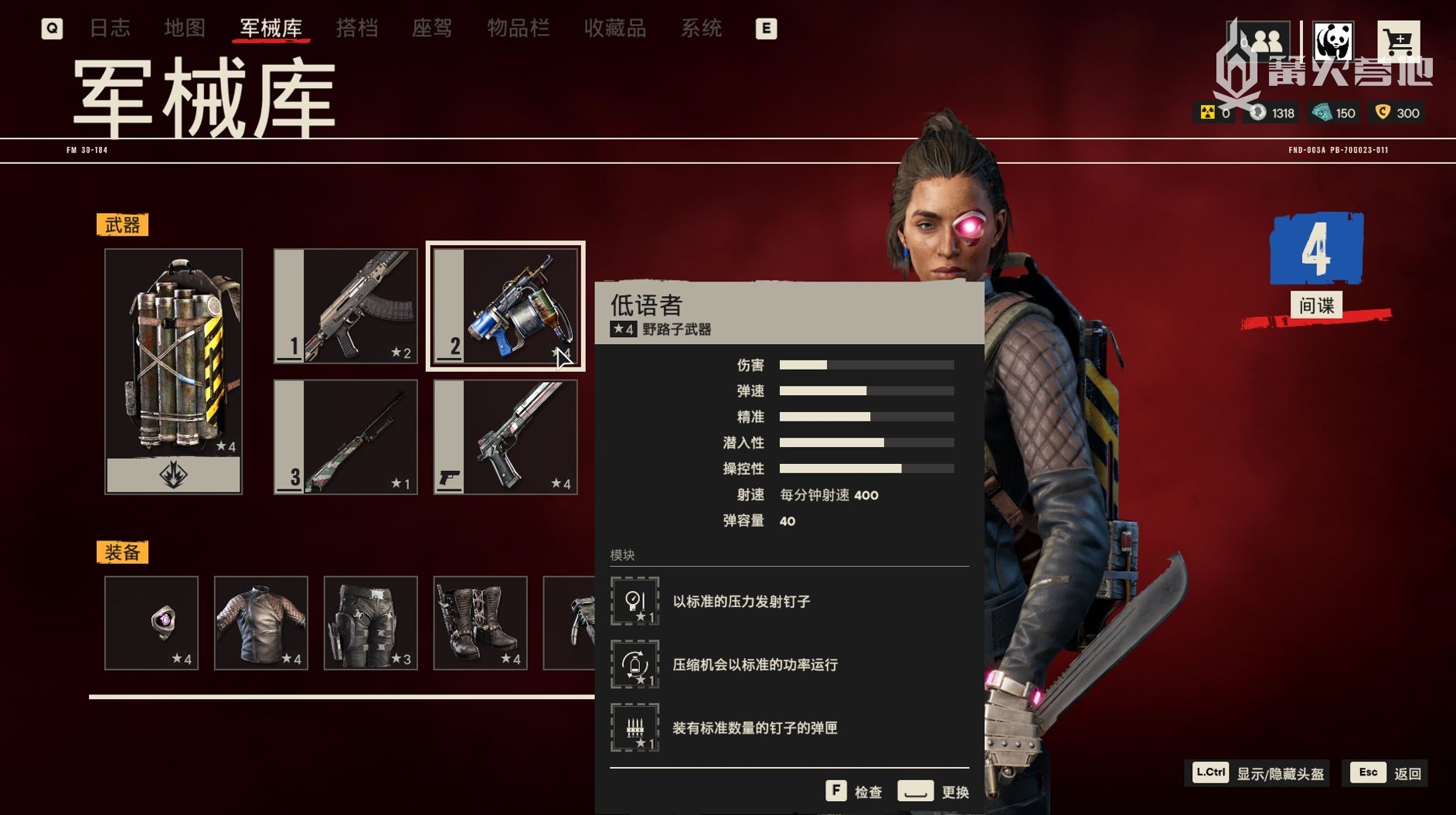Screen dimensions: 1456x815
Task: Open the 系统 tab
Action: click(x=701, y=29)
